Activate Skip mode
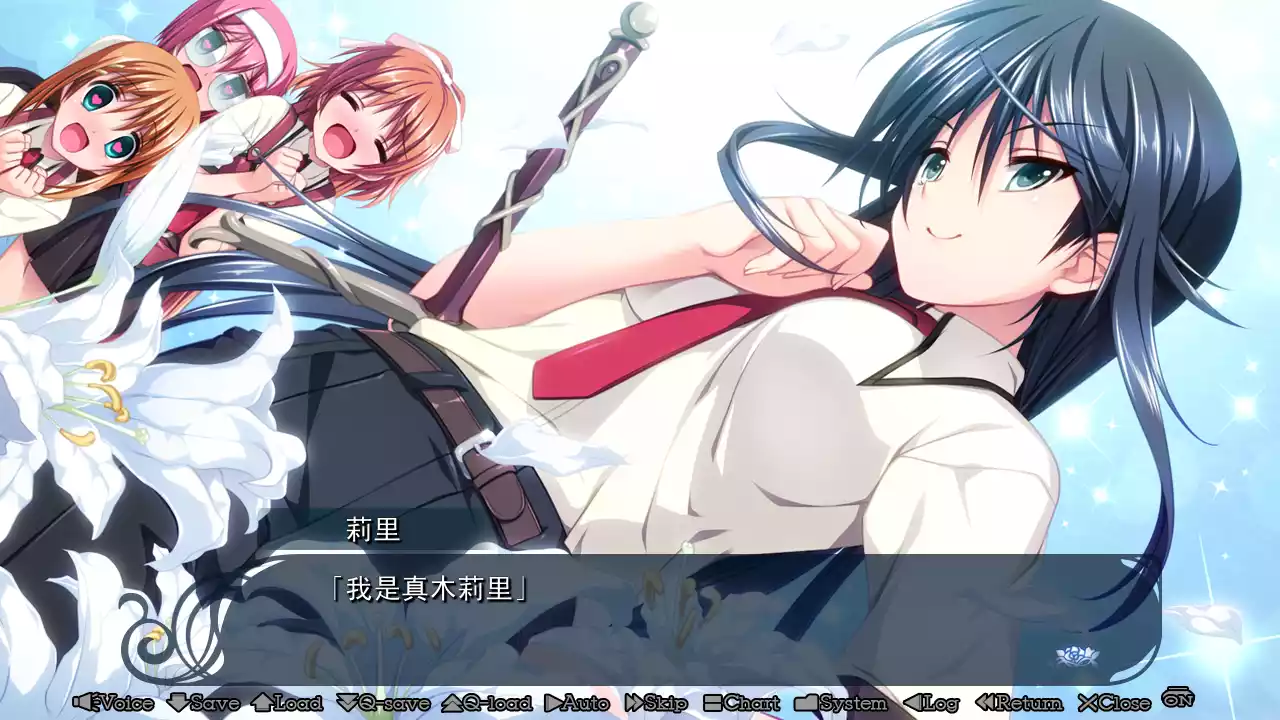Screen dimensions: 1280x720 (655, 703)
